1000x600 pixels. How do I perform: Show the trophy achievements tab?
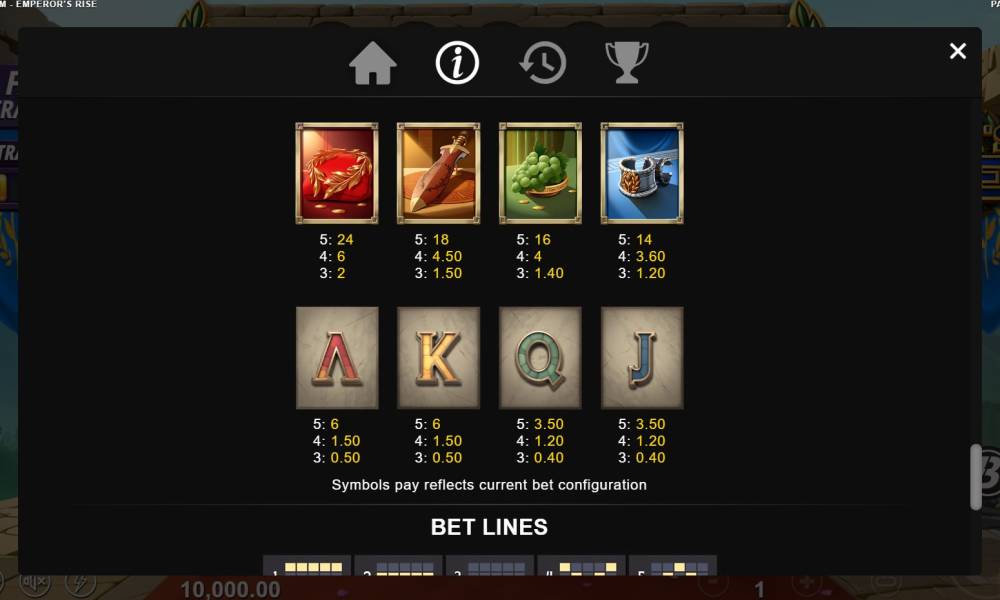pyautogui.click(x=627, y=63)
